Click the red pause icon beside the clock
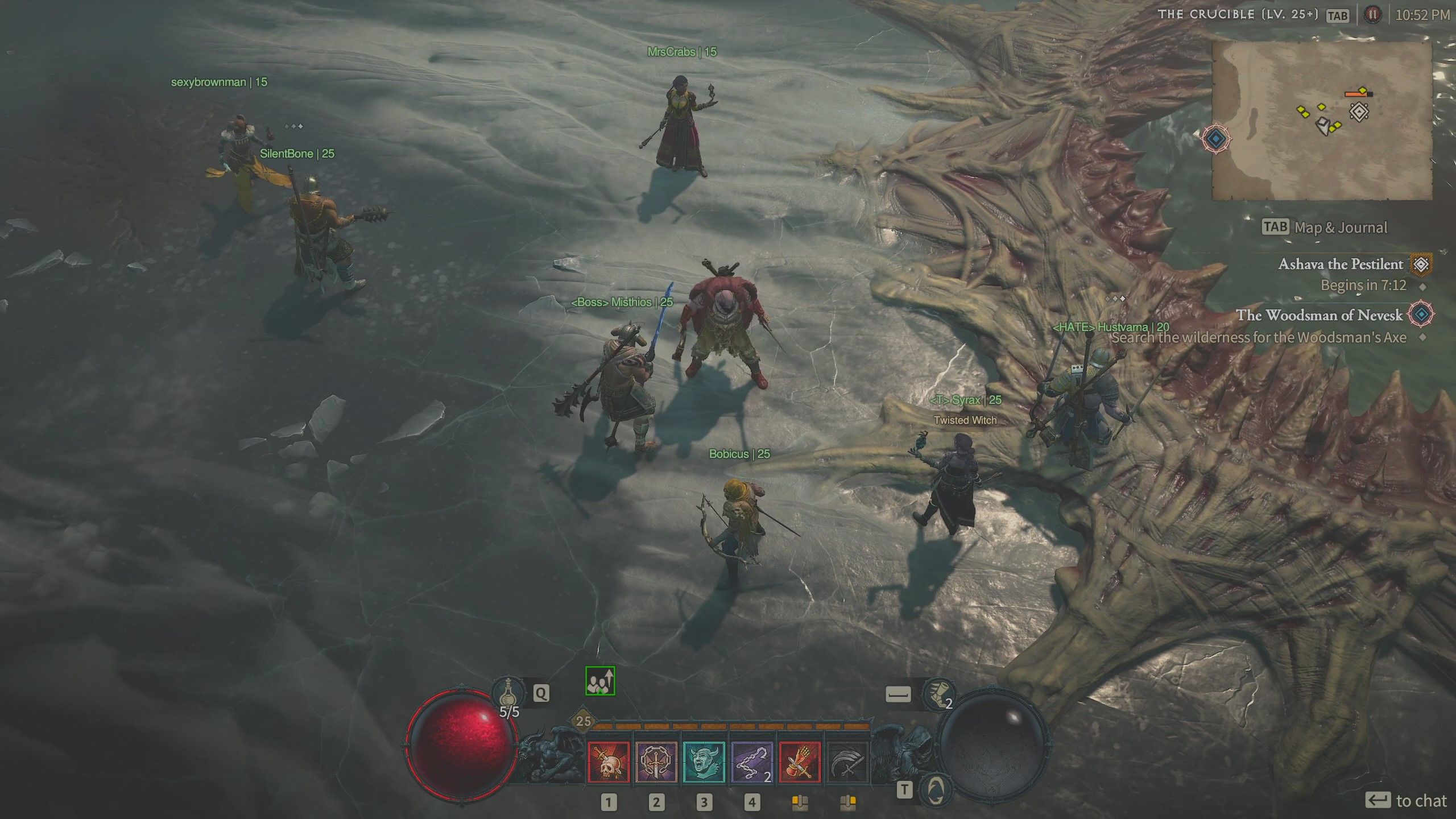This screenshot has width=1456, height=819. point(1374,15)
